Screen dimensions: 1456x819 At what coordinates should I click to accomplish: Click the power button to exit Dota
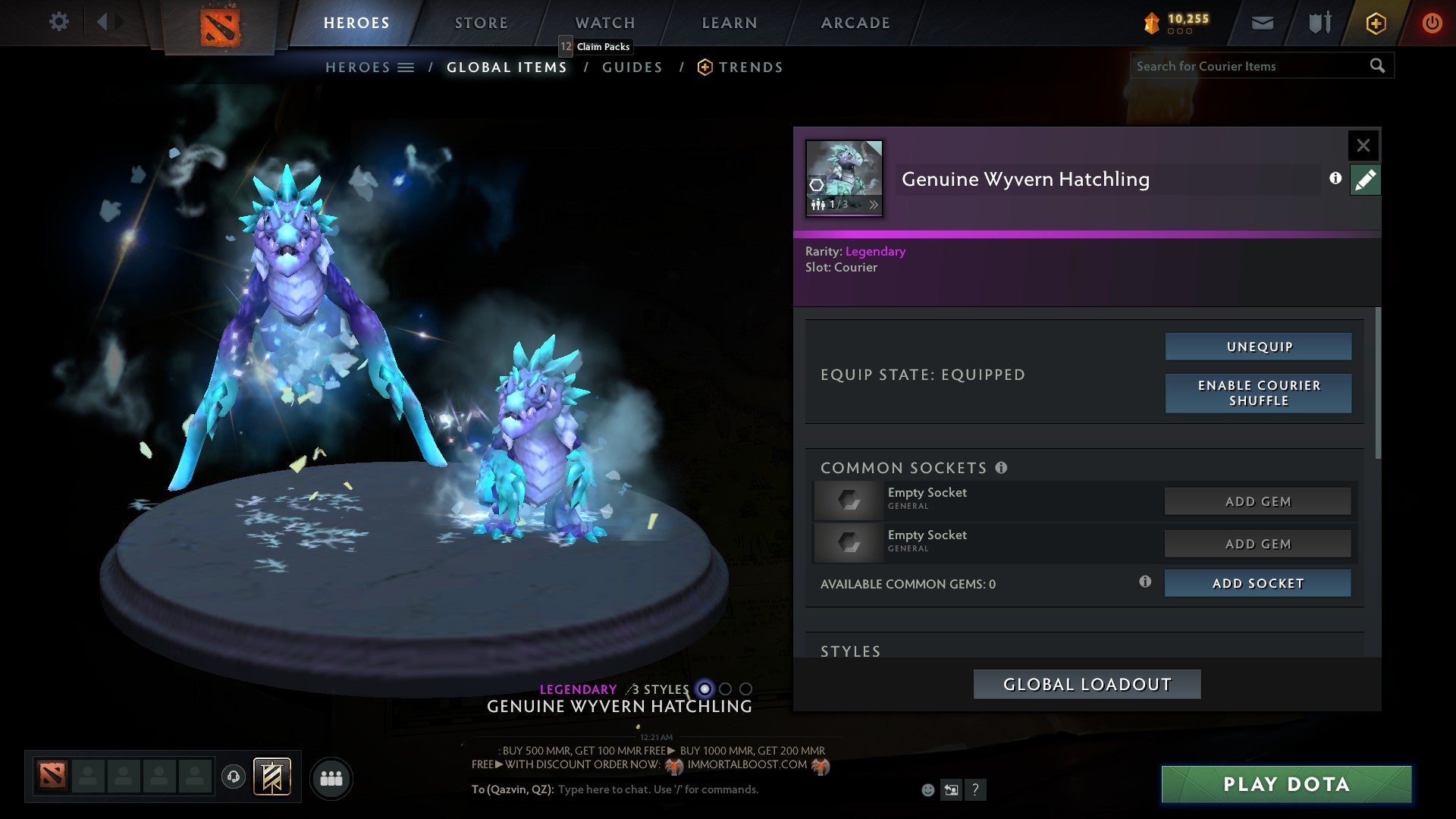coord(1432,23)
